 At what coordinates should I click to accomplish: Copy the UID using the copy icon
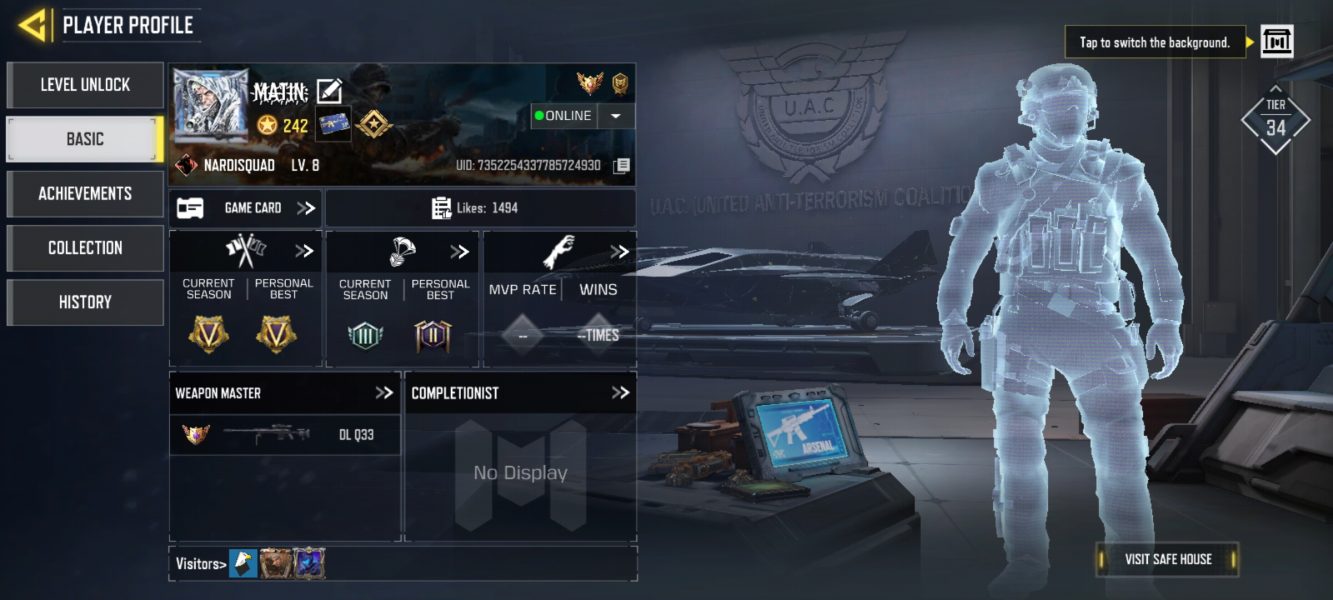(621, 165)
